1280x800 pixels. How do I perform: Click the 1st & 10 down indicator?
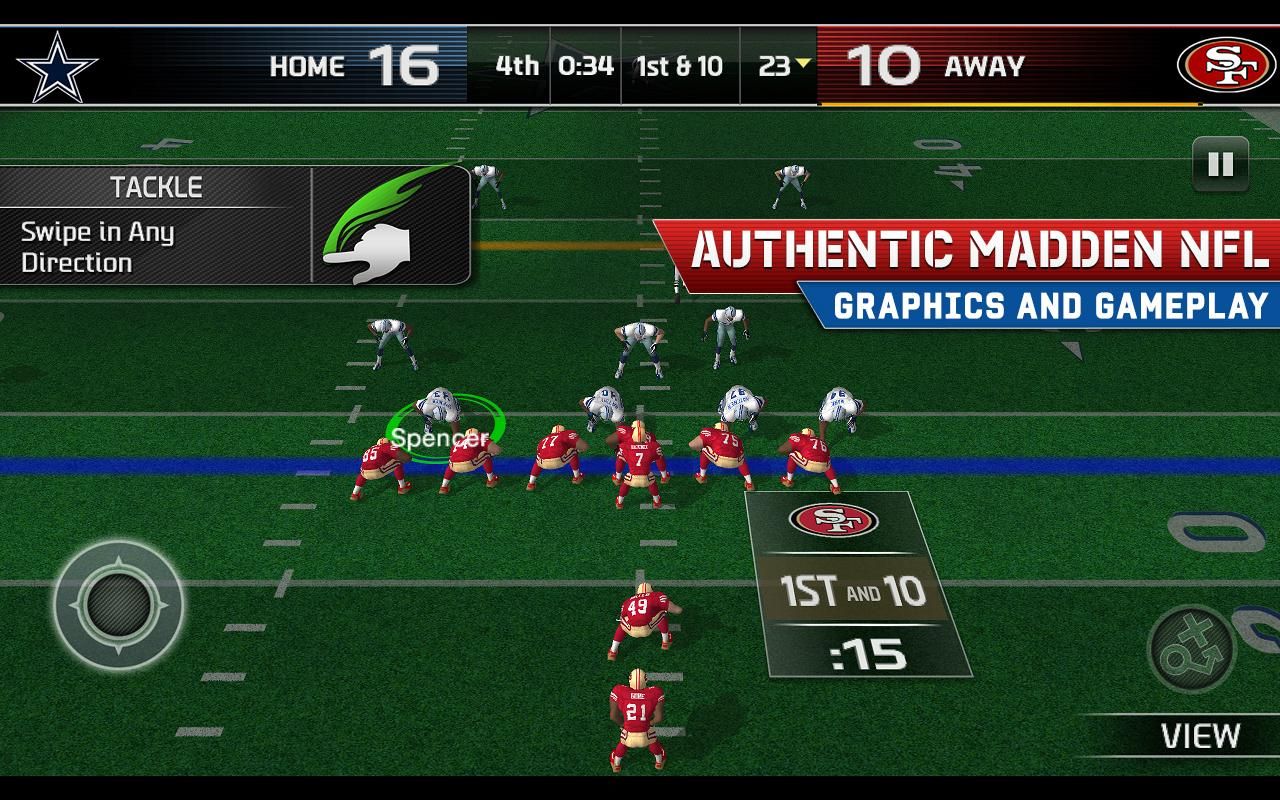tap(679, 63)
